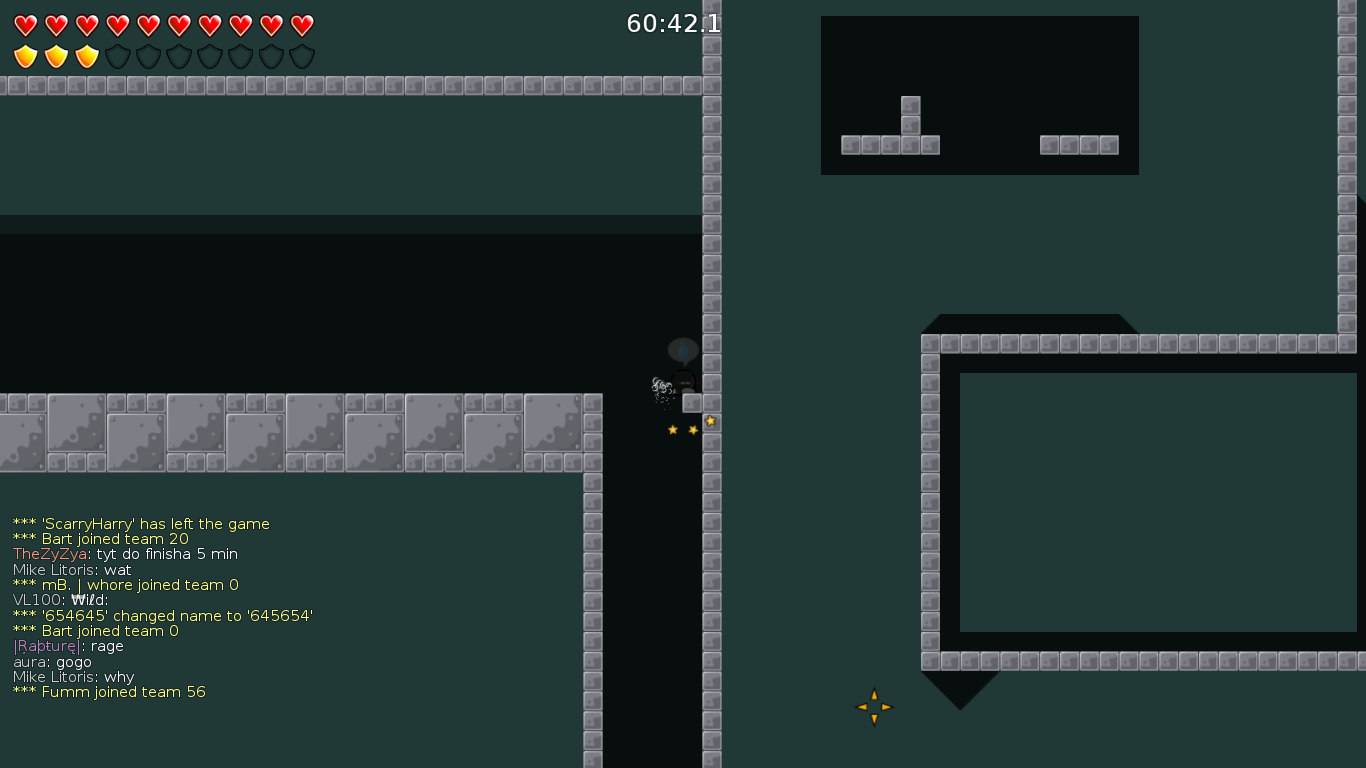
Task: Click the first empty grey shield slot
Action: [117, 56]
